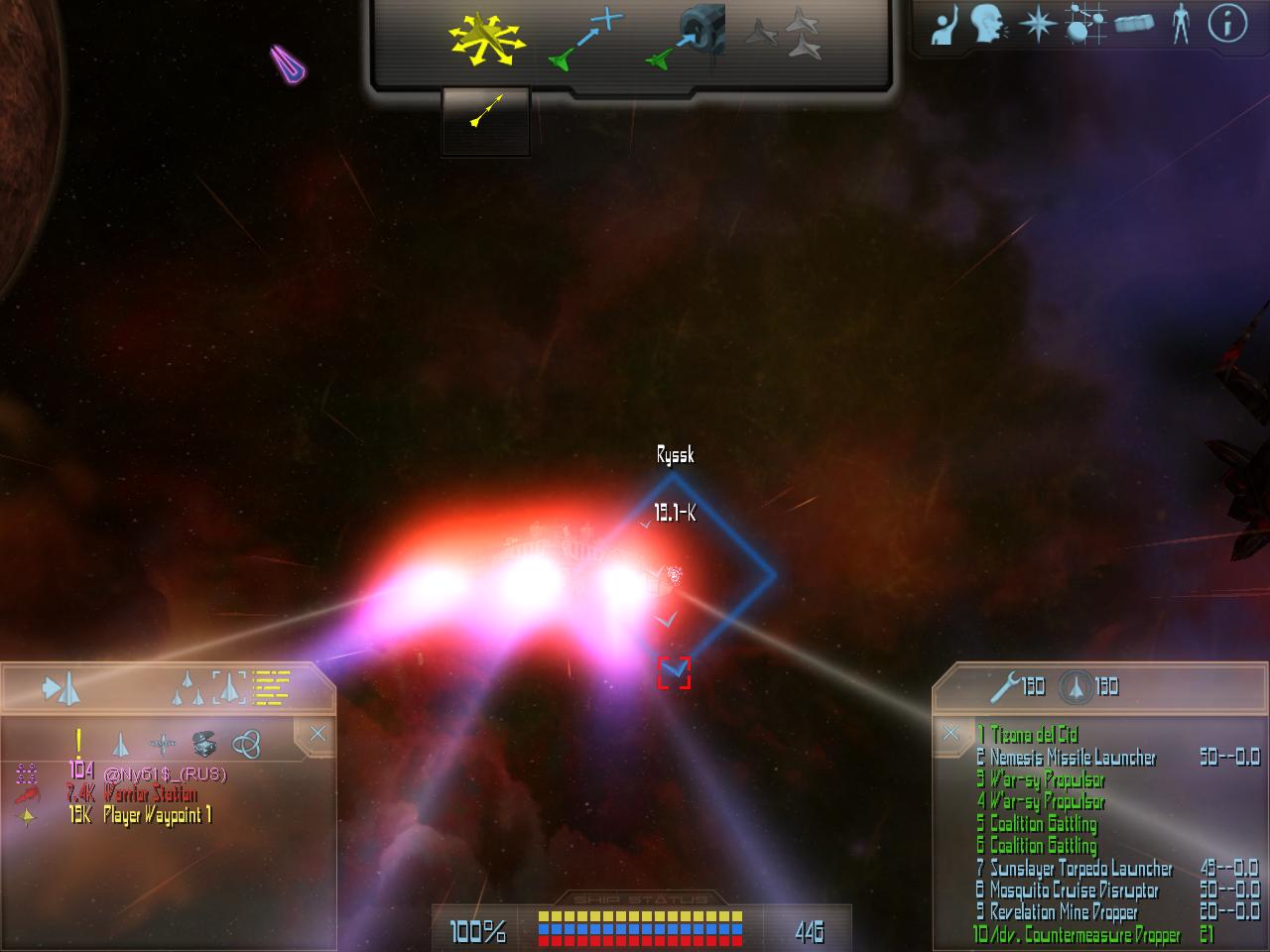Open the Nav Map star icon
Viewport: 1270px width, 952px height.
click(1037, 25)
